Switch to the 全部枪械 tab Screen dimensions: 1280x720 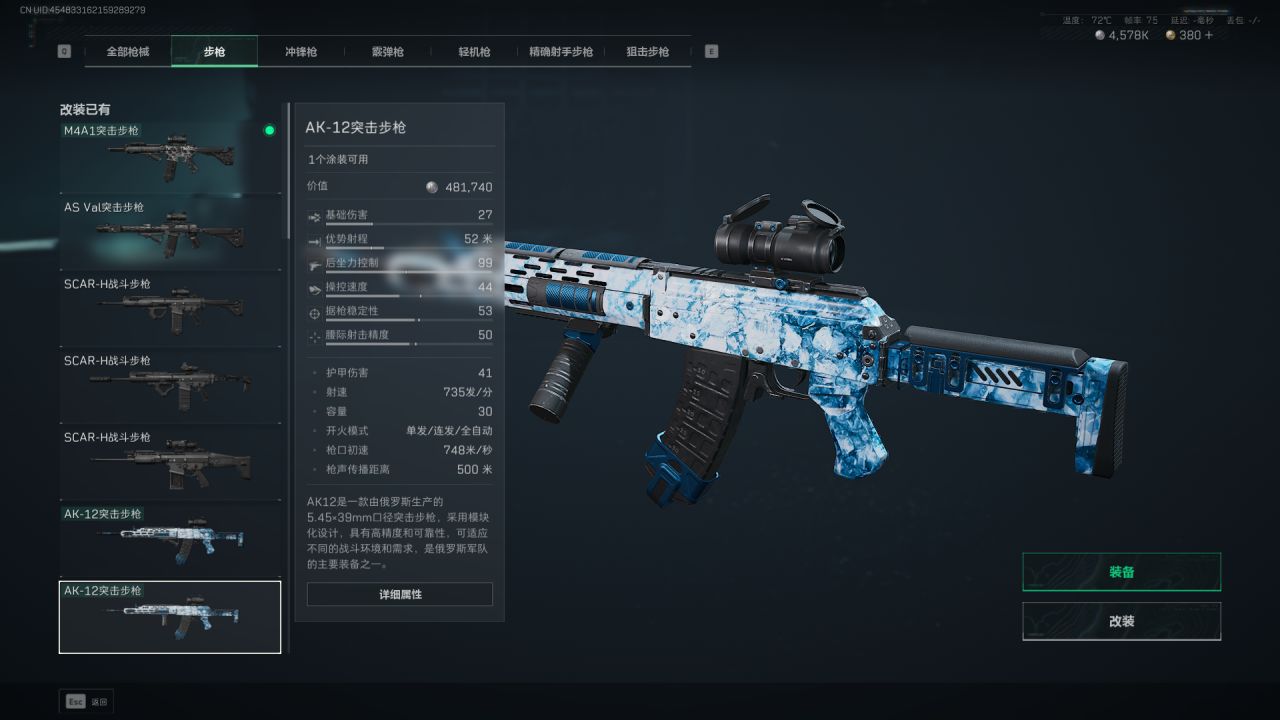pos(128,52)
